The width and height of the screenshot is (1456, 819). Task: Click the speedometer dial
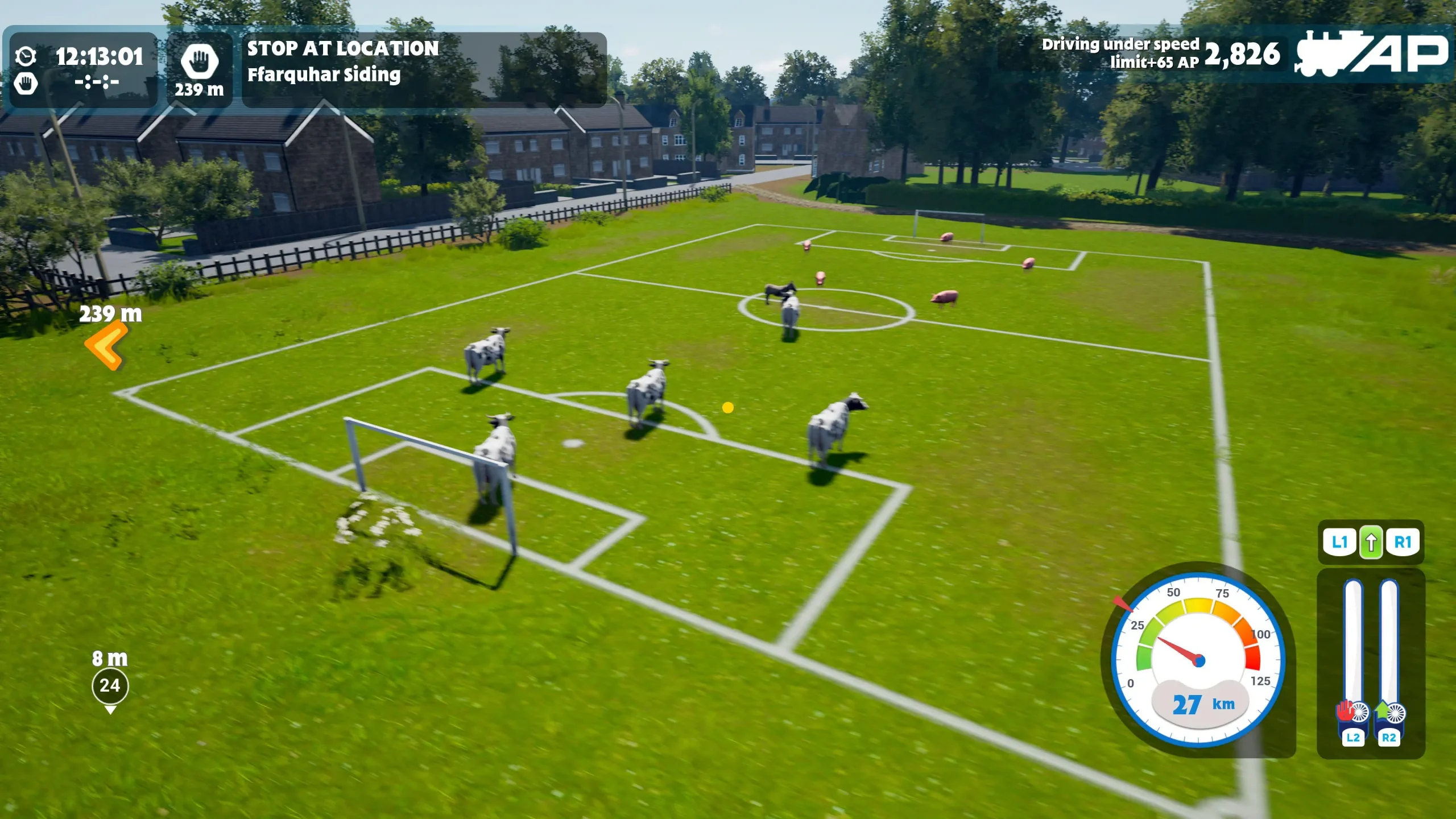[1198, 660]
